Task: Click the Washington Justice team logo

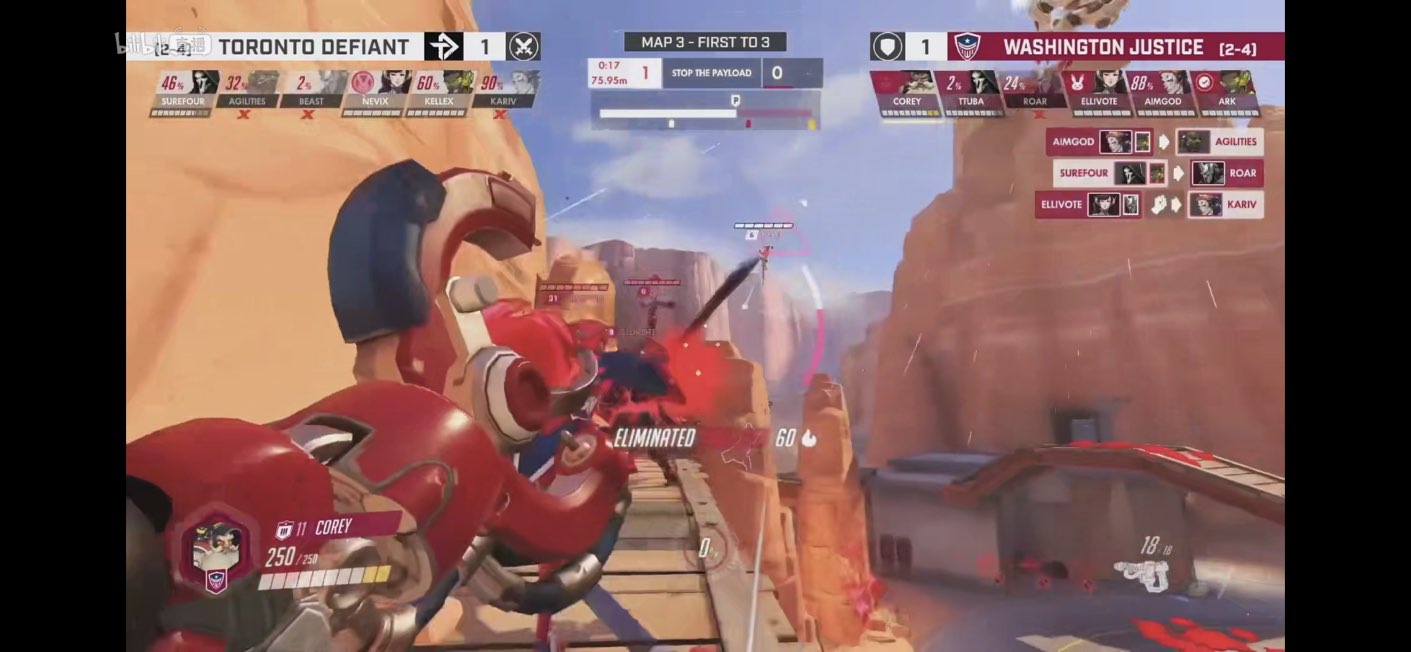Action: (966, 47)
